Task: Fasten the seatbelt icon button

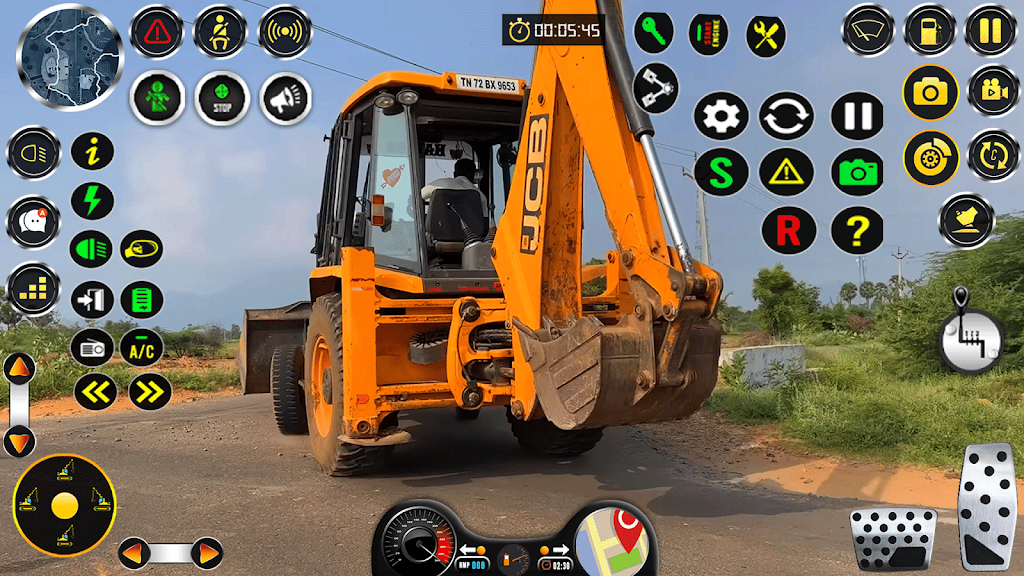Action: 220,32
